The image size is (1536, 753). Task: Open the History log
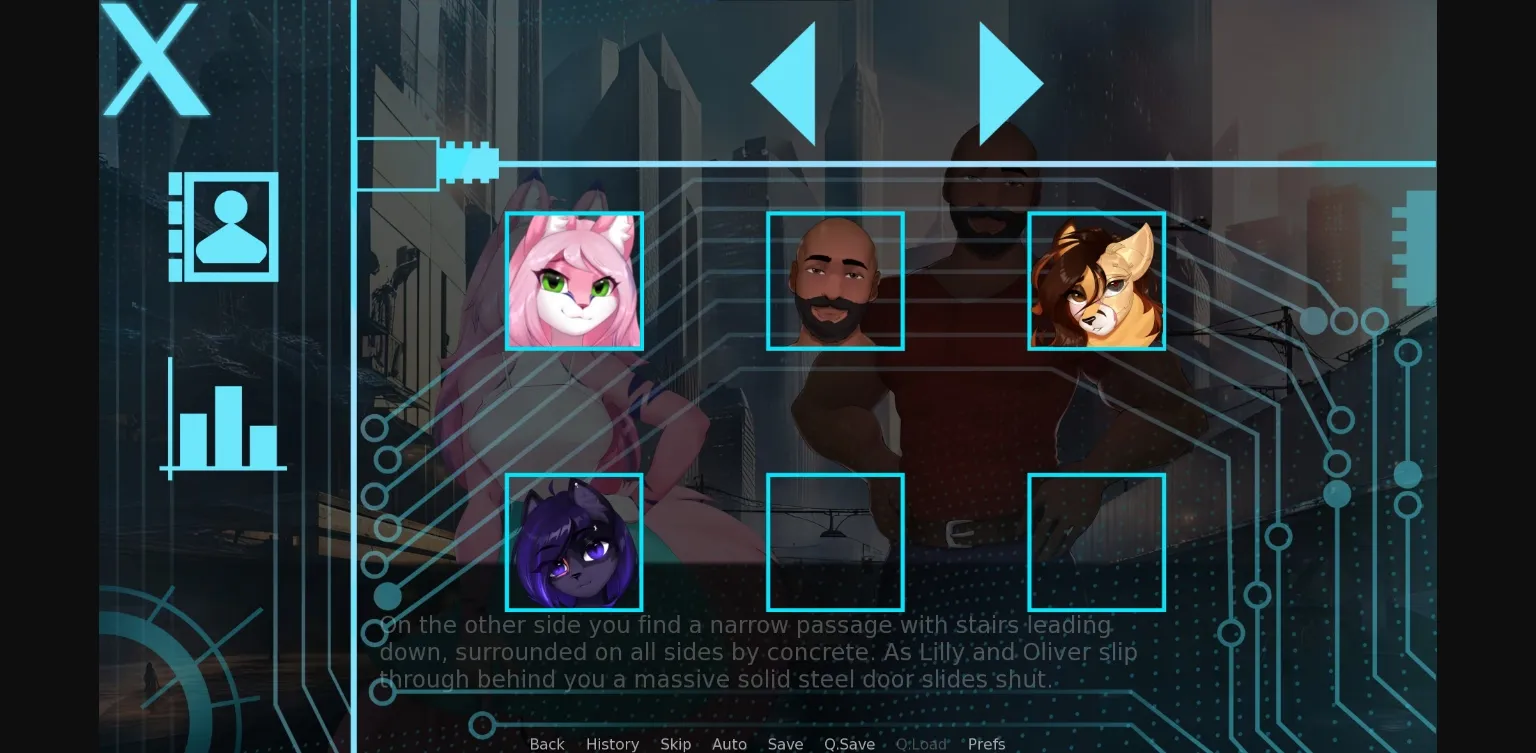(612, 744)
